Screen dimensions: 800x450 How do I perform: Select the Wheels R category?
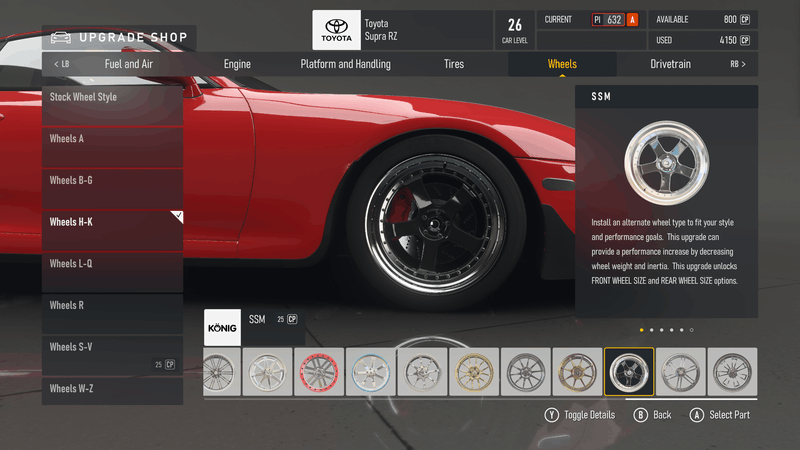tap(112, 306)
